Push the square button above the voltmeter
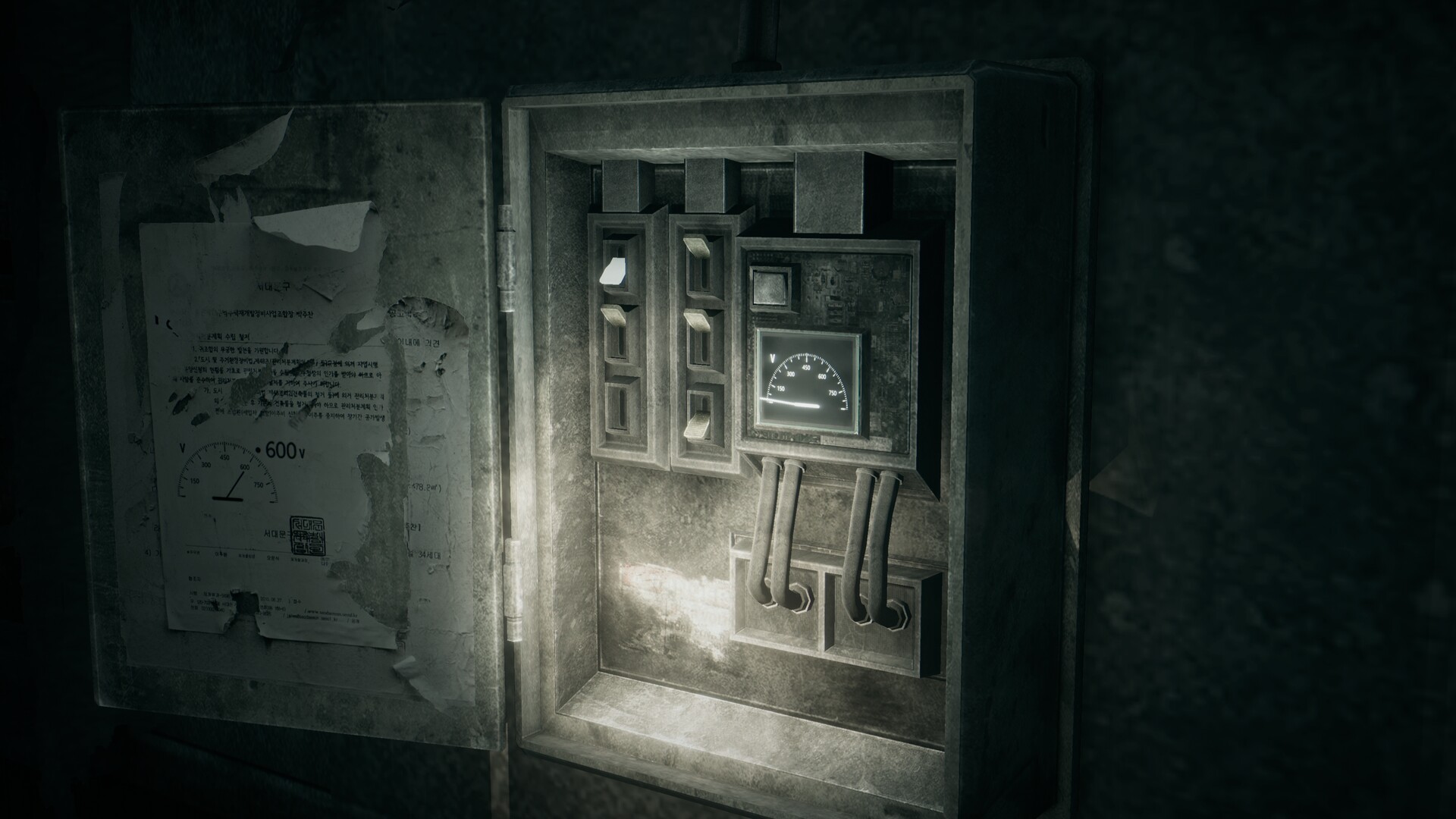 (x=769, y=287)
